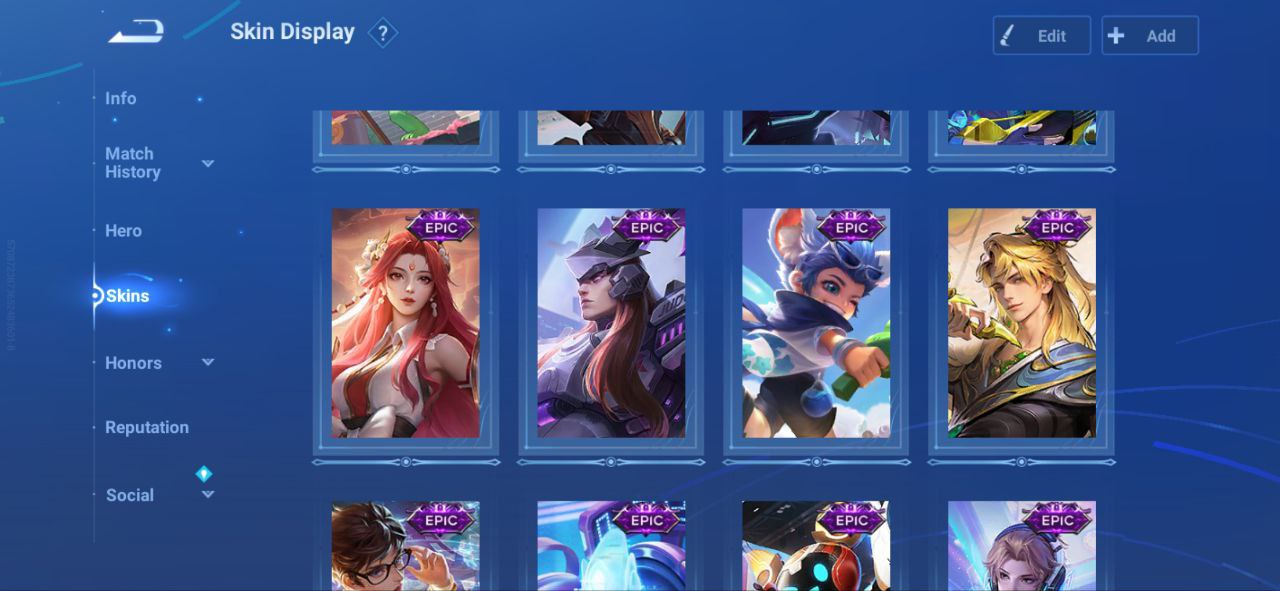
Task: Expand the Honors dropdown arrow
Action: [x=208, y=362]
